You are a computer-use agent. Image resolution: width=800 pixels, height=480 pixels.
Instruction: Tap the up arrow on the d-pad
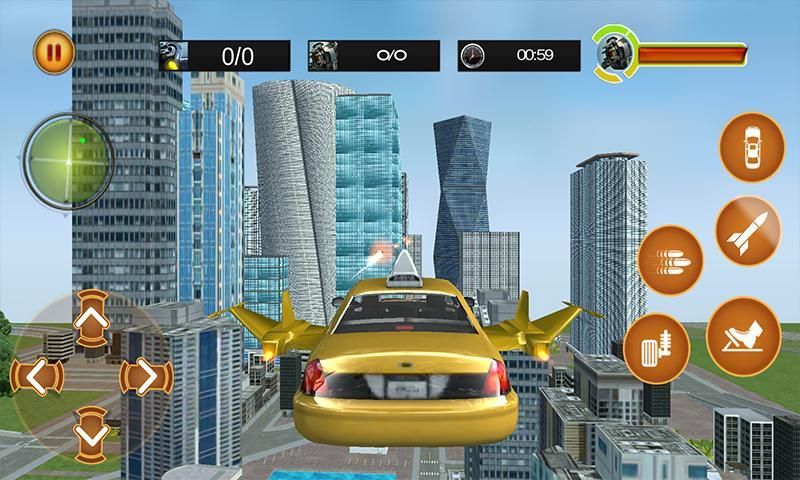tap(91, 319)
